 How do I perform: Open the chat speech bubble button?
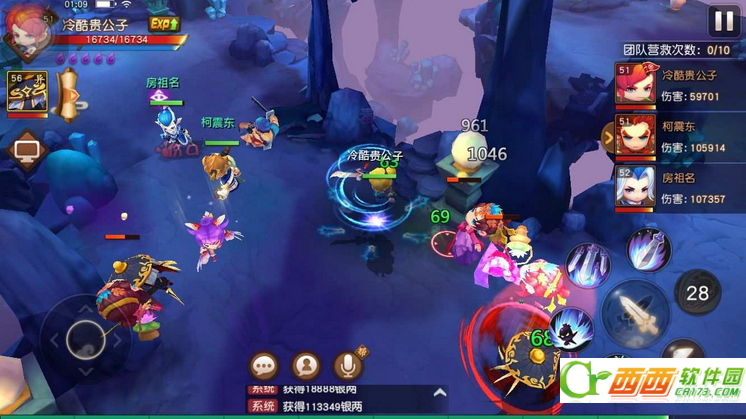[265, 366]
